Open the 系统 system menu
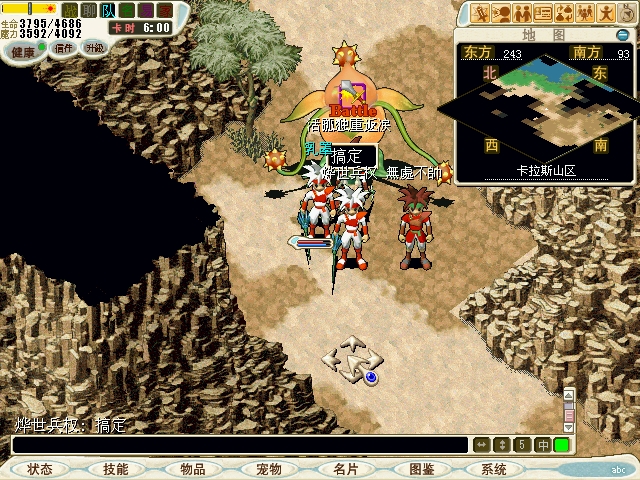 point(494,469)
